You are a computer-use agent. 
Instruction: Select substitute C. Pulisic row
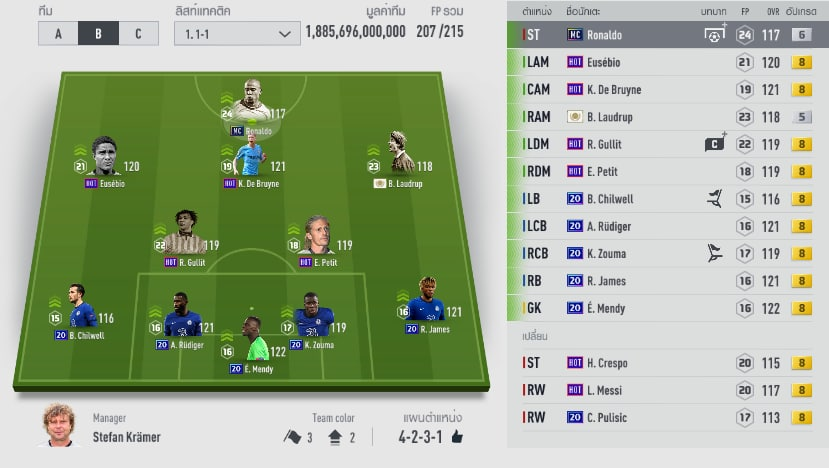[667, 417]
